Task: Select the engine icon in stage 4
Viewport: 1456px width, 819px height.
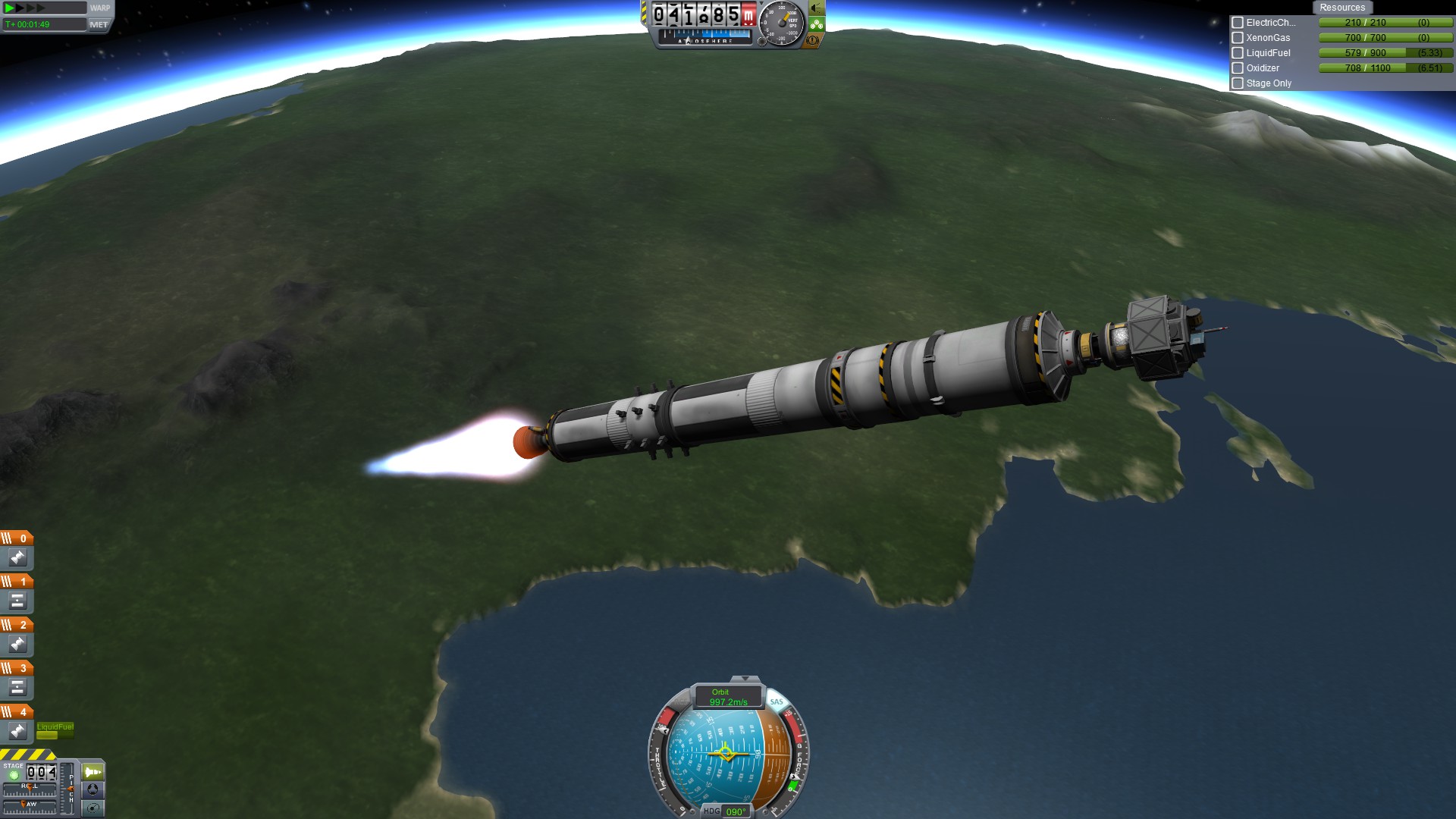Action: tap(17, 731)
